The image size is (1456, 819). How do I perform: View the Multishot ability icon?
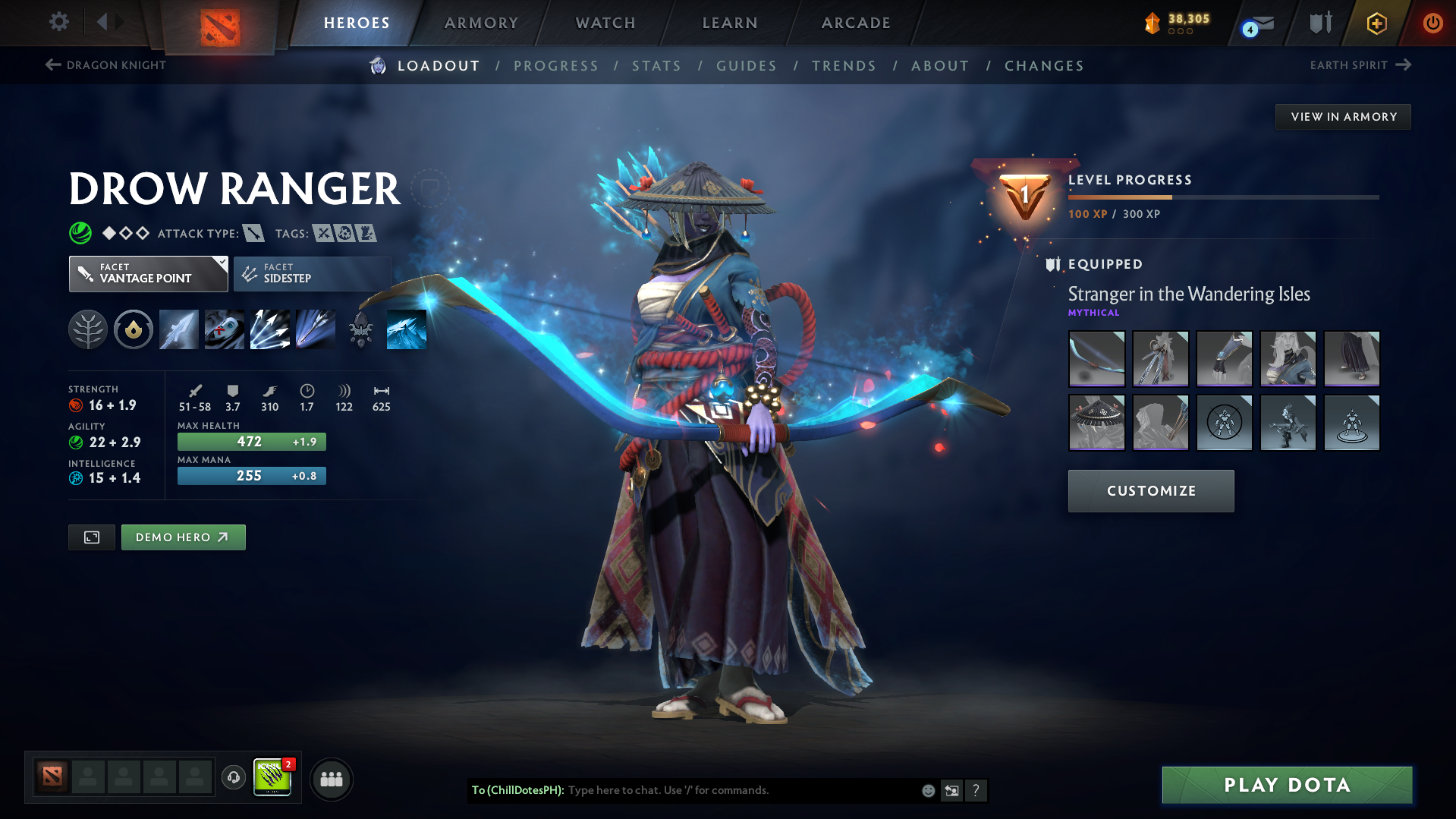[270, 329]
